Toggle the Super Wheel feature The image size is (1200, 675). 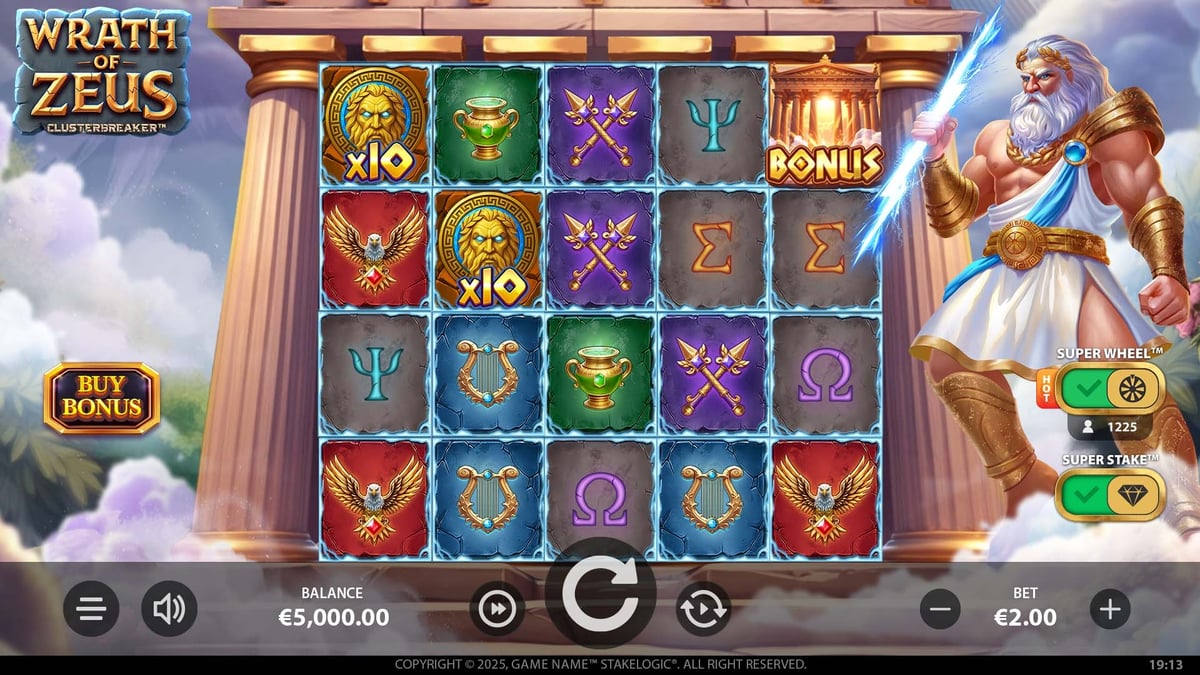(x=1110, y=388)
